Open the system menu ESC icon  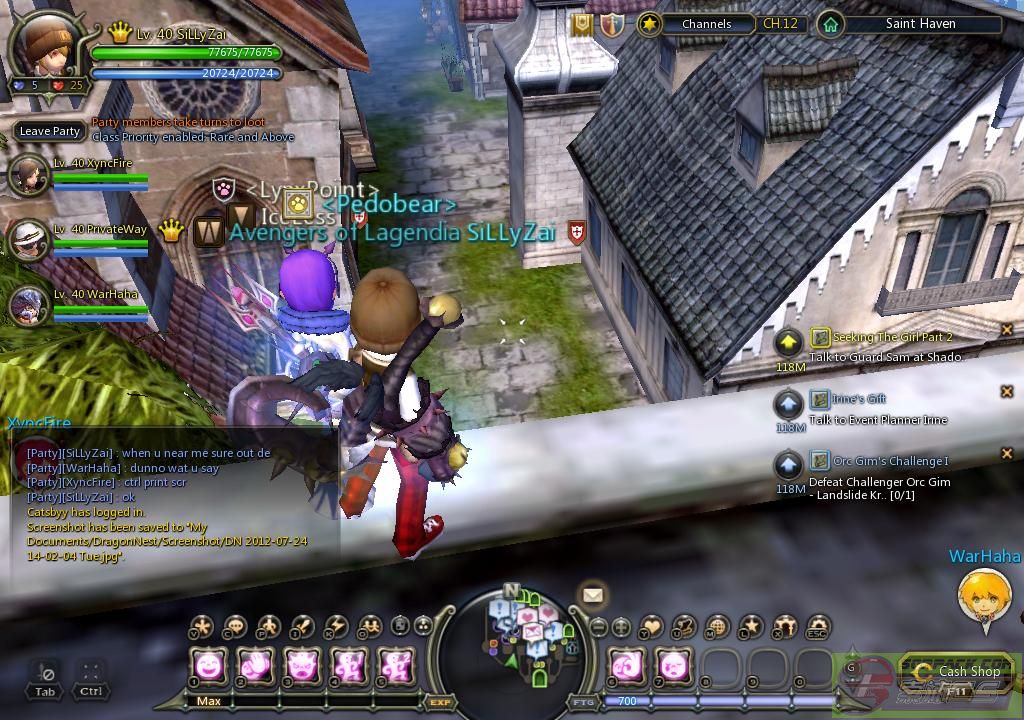click(817, 627)
